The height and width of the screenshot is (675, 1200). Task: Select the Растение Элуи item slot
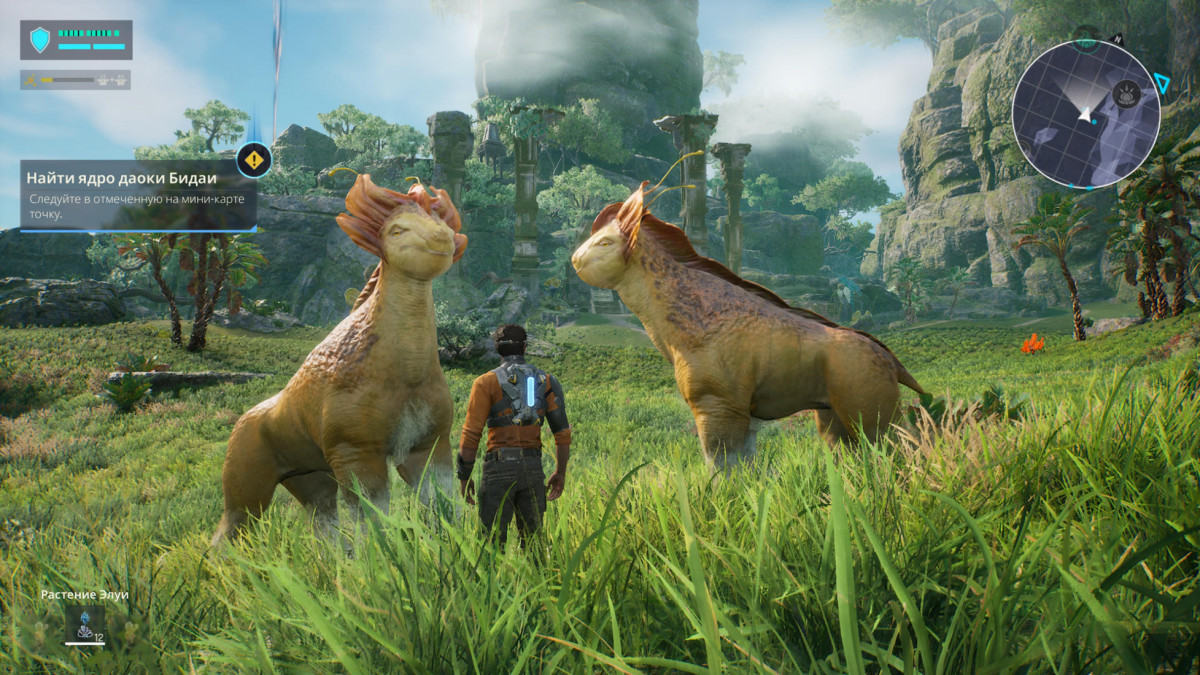coord(84,624)
